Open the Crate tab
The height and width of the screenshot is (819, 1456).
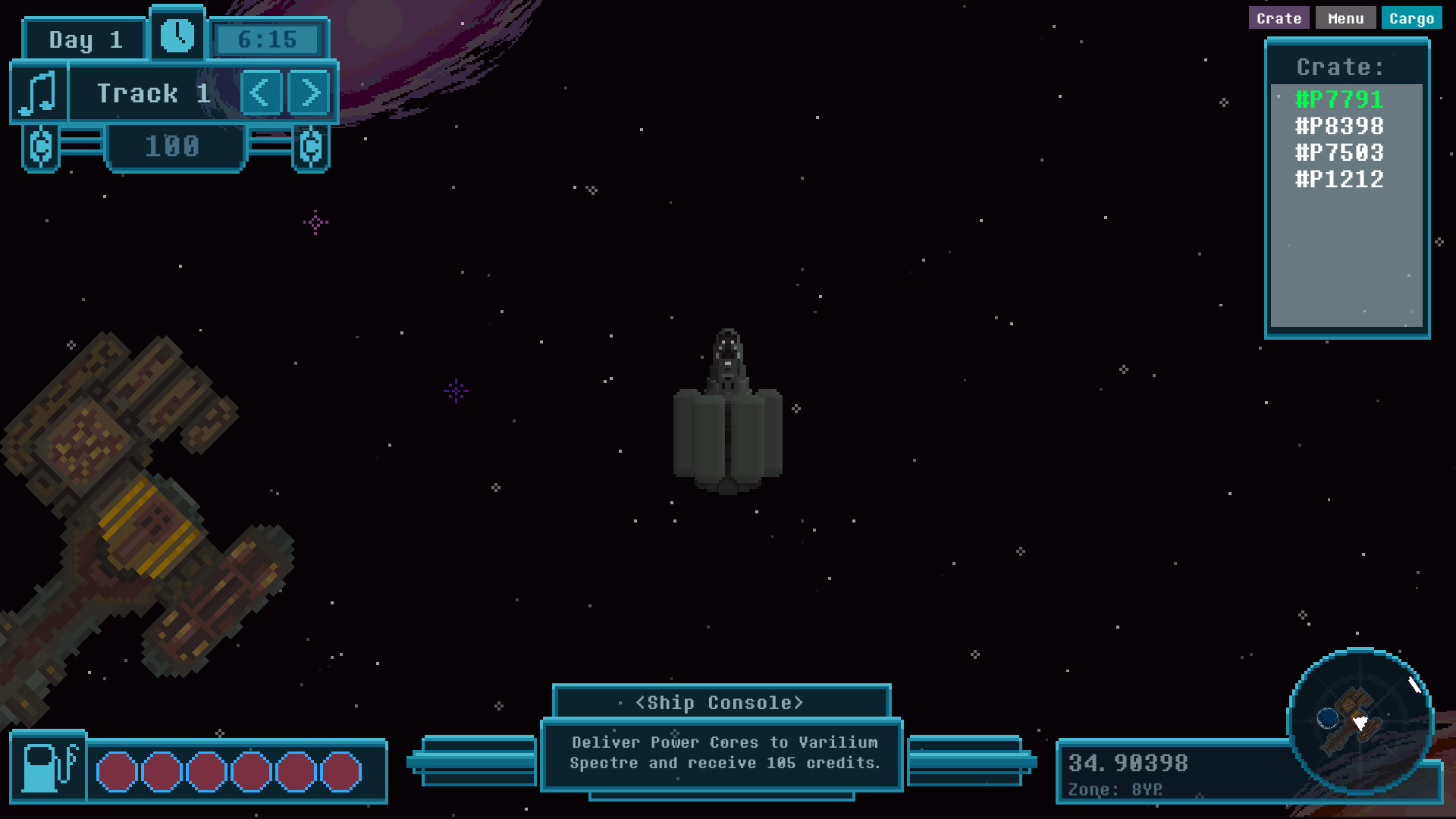point(1279,18)
